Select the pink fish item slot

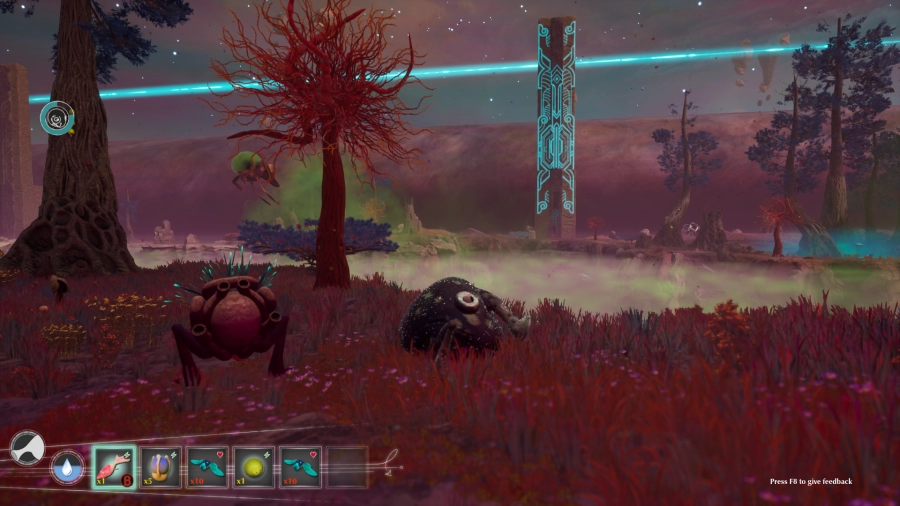pos(114,466)
